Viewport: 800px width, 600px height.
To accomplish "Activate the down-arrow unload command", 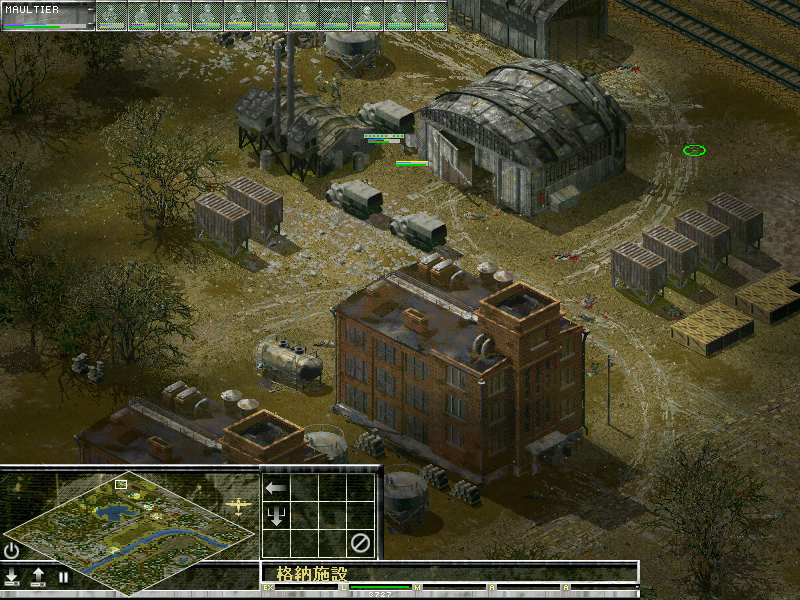I will (x=276, y=516).
